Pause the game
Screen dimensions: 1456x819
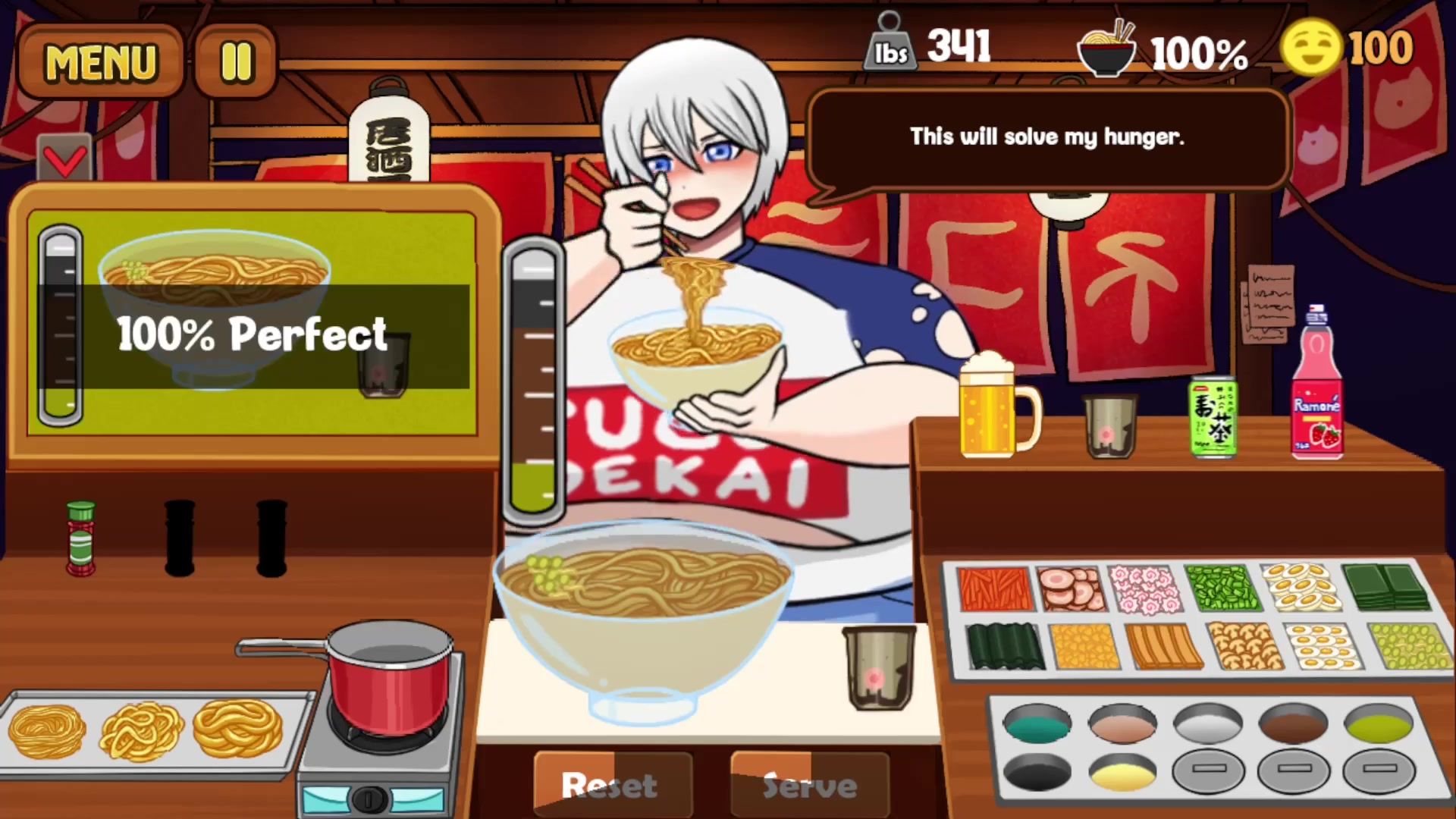coord(235,62)
